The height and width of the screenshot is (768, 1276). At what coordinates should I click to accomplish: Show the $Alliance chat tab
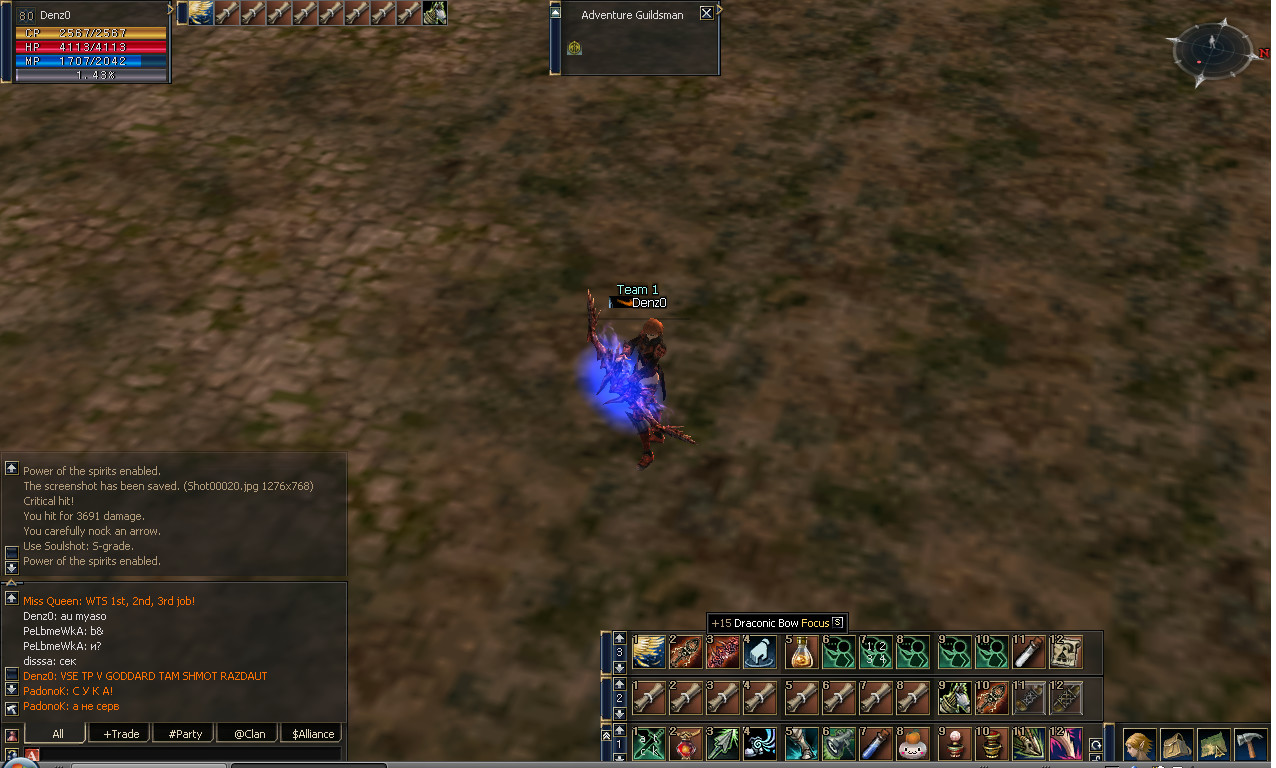click(x=312, y=734)
